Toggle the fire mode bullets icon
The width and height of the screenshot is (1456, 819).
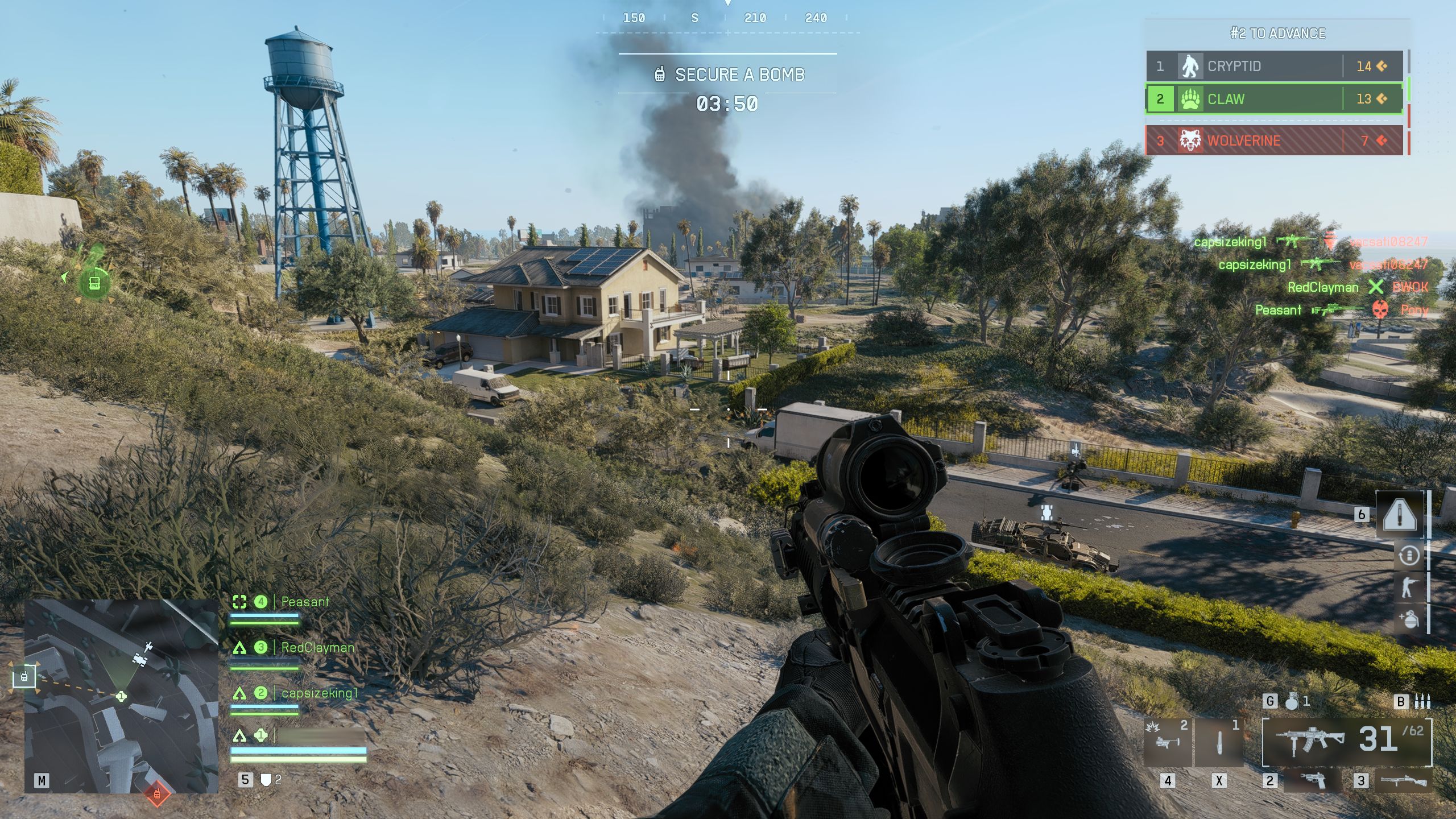(x=1422, y=702)
